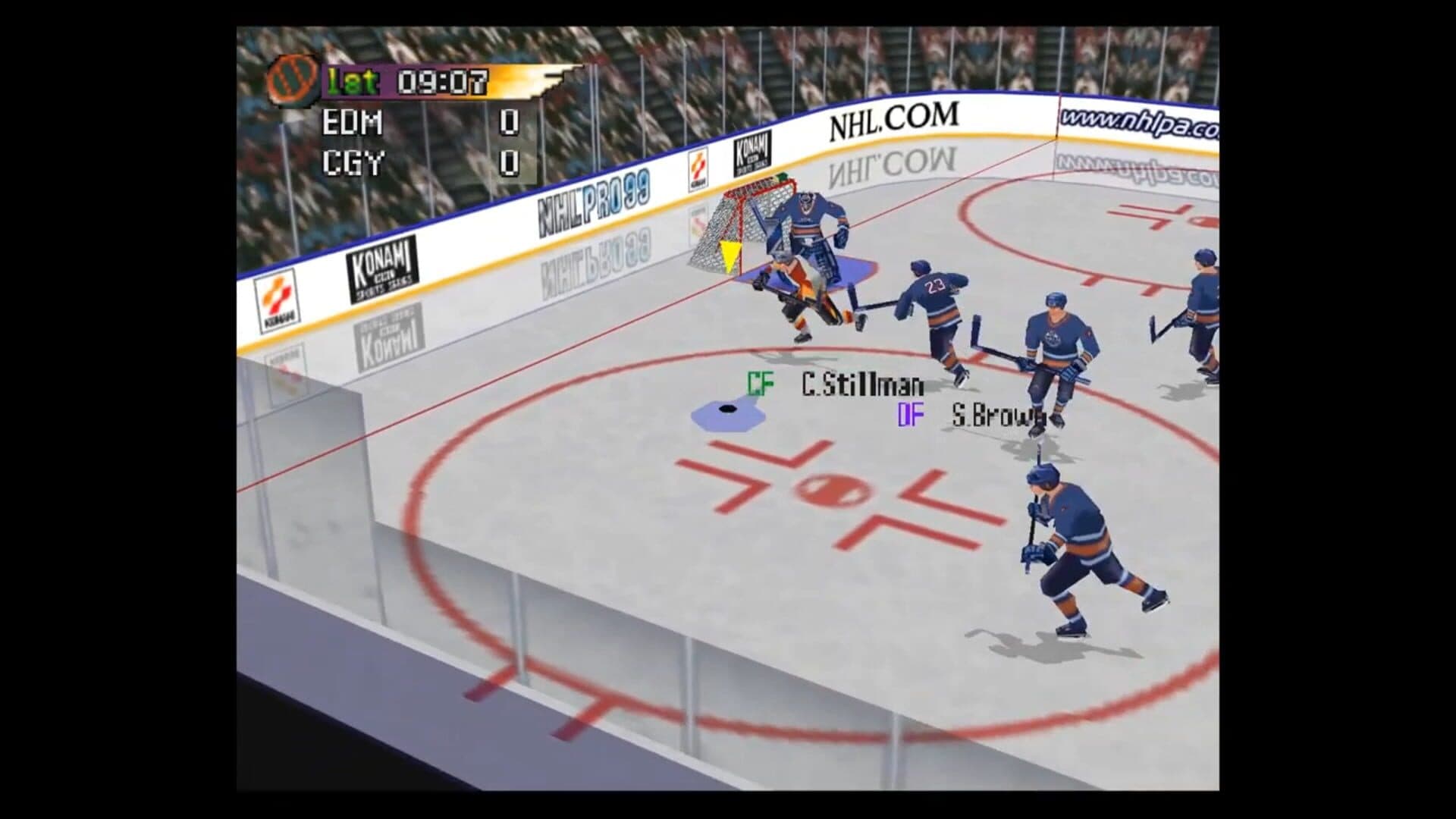Image resolution: width=1456 pixels, height=819 pixels.
Task: Select the yellow active-player arrow marker
Action: click(x=730, y=256)
